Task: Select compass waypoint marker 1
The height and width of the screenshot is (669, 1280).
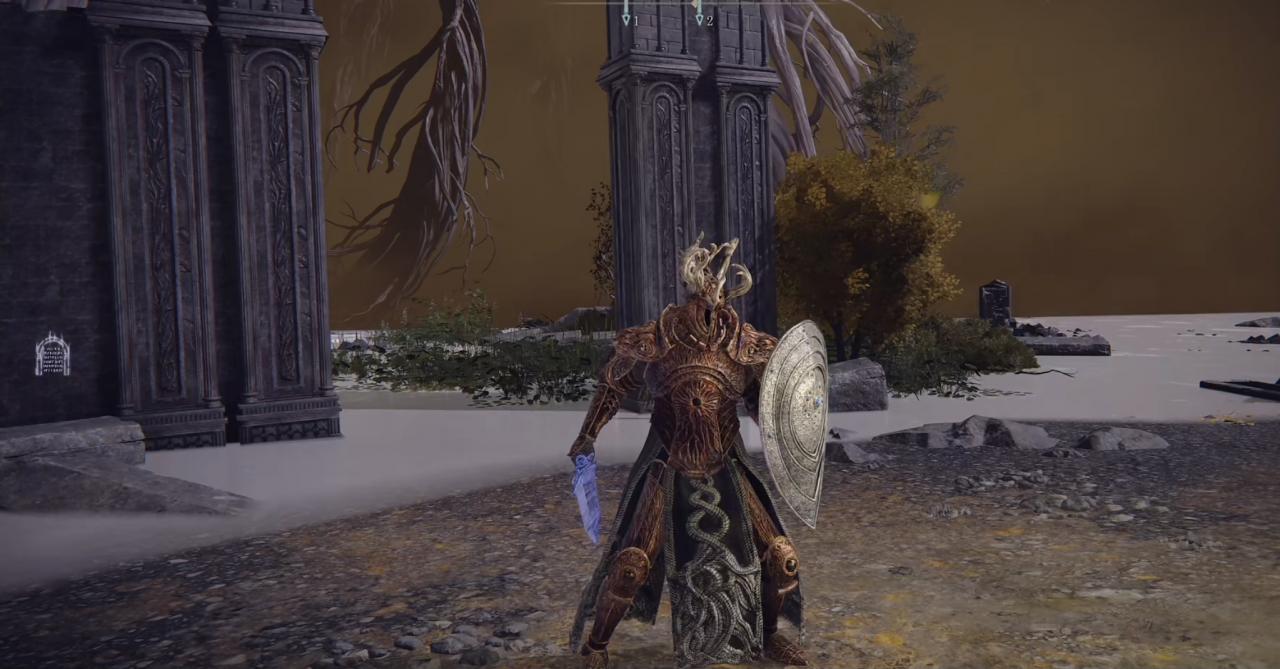Action: (x=627, y=17)
